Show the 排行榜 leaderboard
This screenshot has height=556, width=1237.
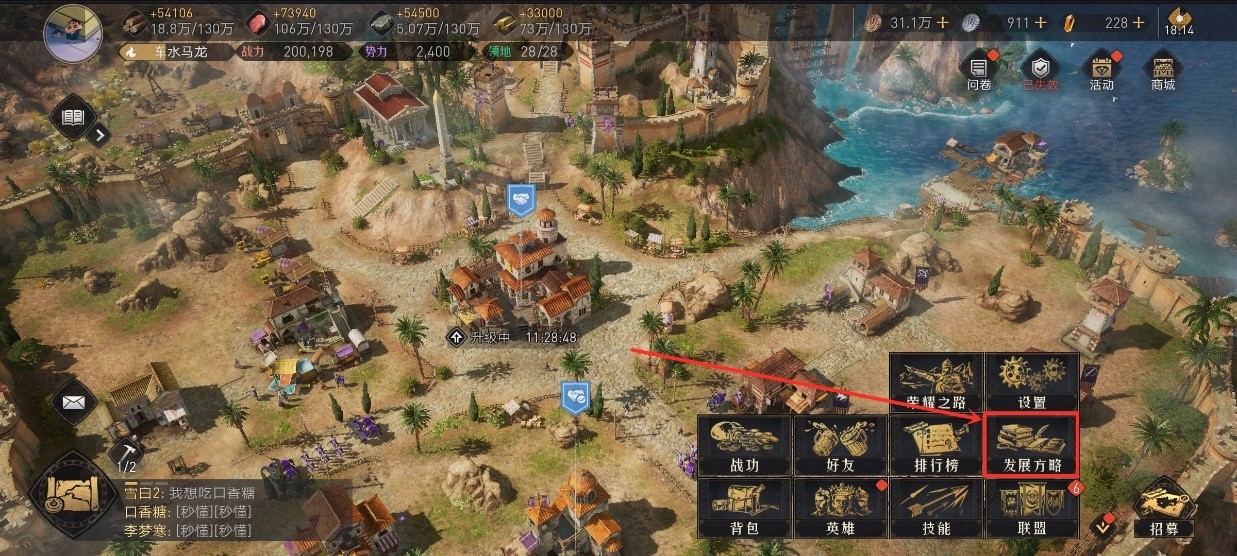[935, 445]
